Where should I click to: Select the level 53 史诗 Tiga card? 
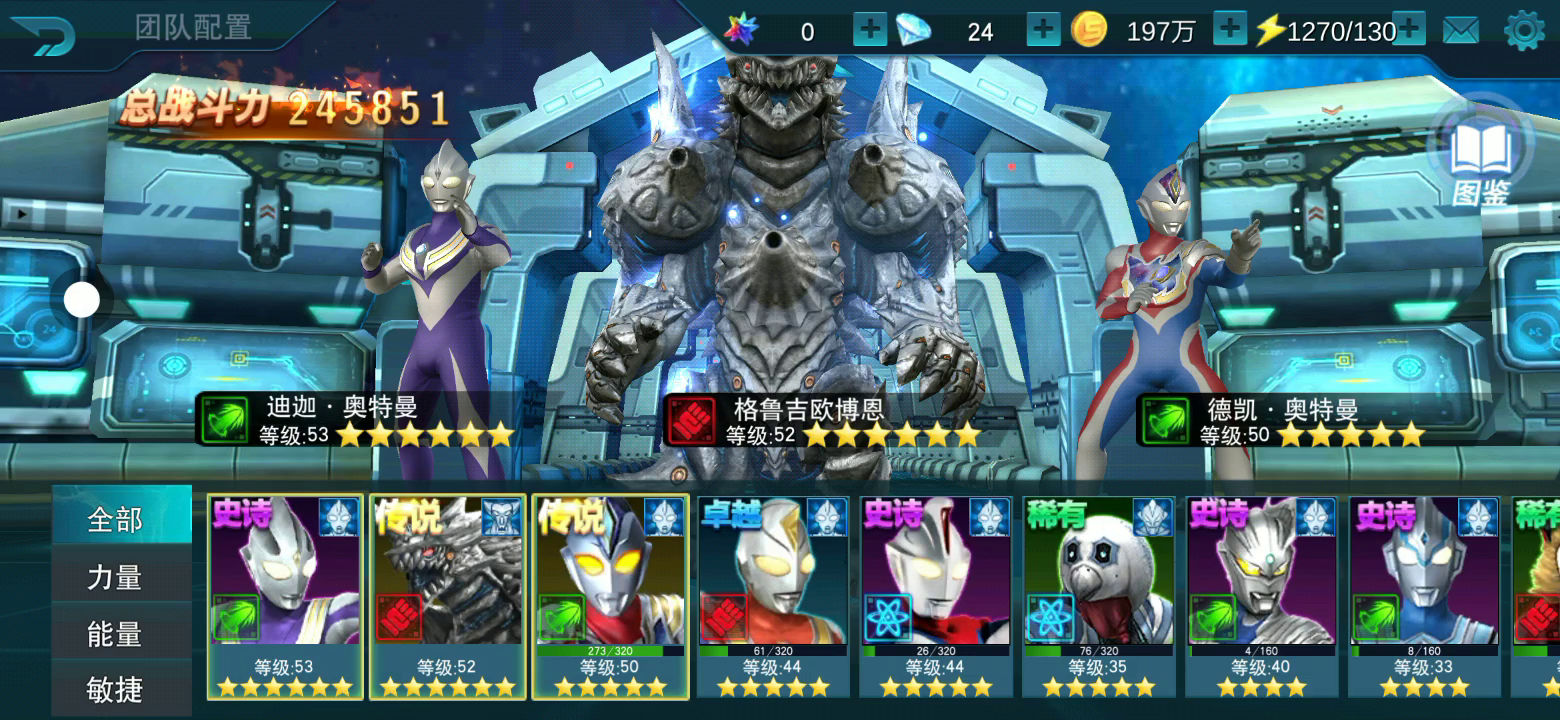click(x=285, y=596)
